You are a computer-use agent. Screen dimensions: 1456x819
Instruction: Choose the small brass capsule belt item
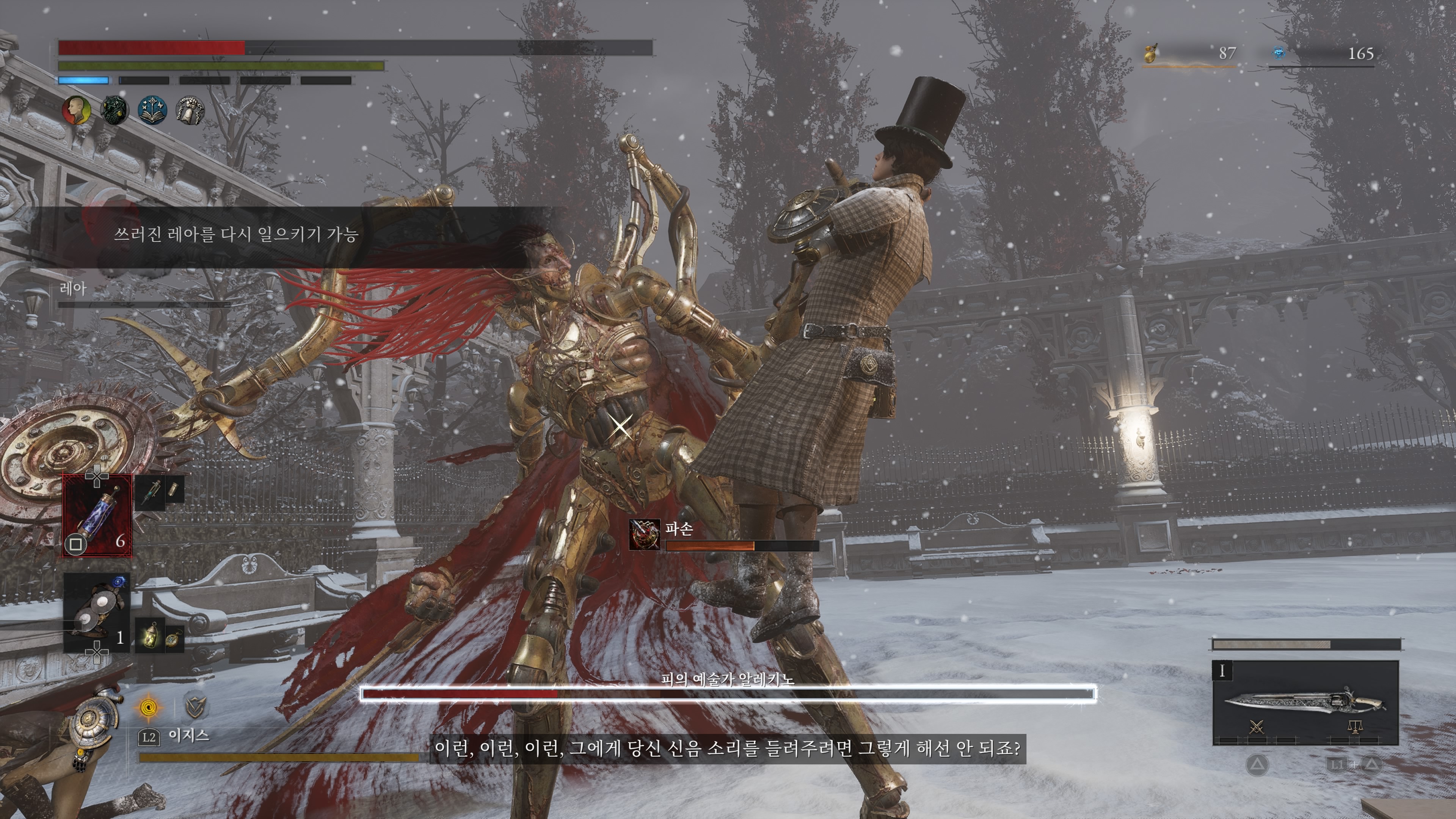coord(175,489)
